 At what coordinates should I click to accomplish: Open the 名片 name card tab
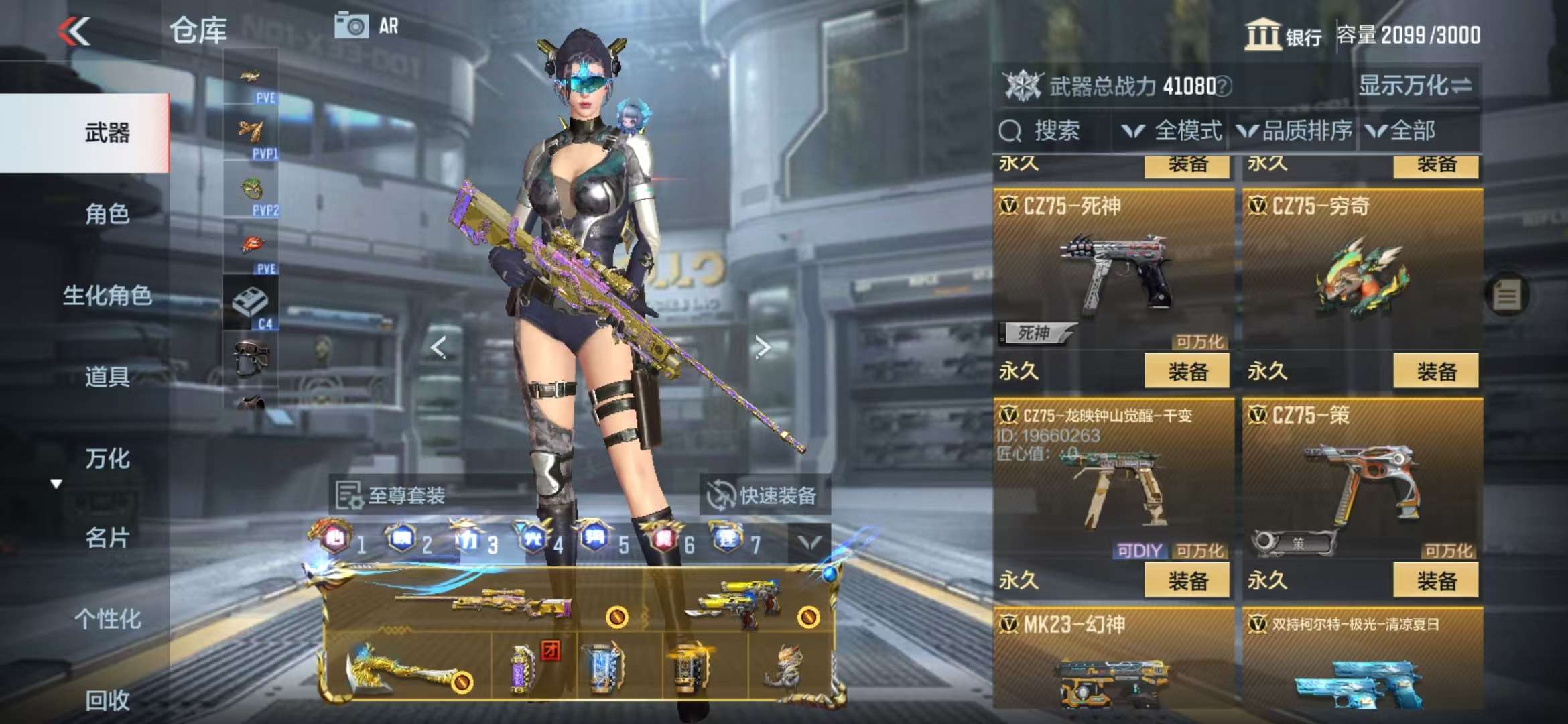click(x=107, y=538)
